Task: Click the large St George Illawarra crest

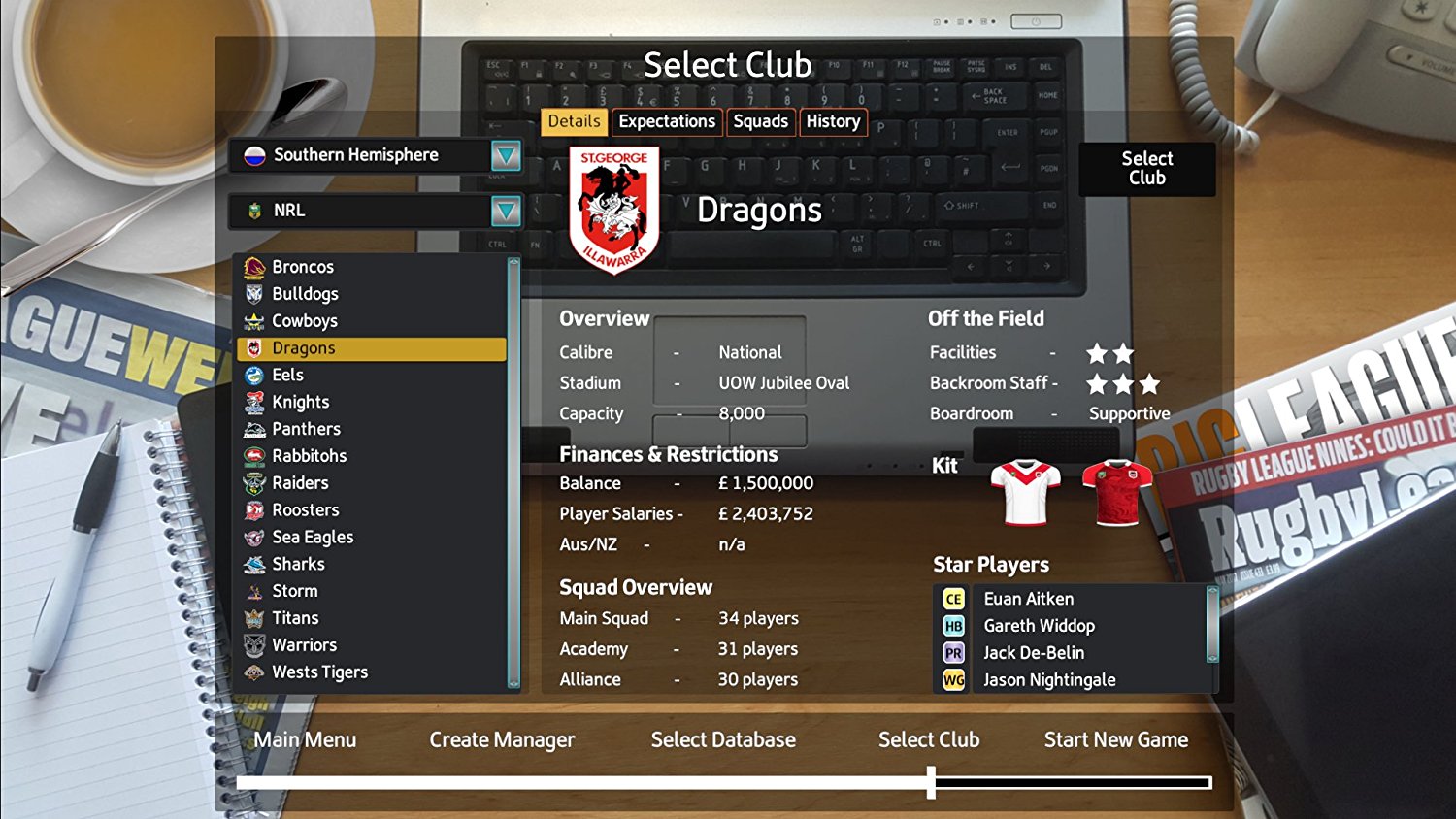Action: pyautogui.click(x=612, y=202)
